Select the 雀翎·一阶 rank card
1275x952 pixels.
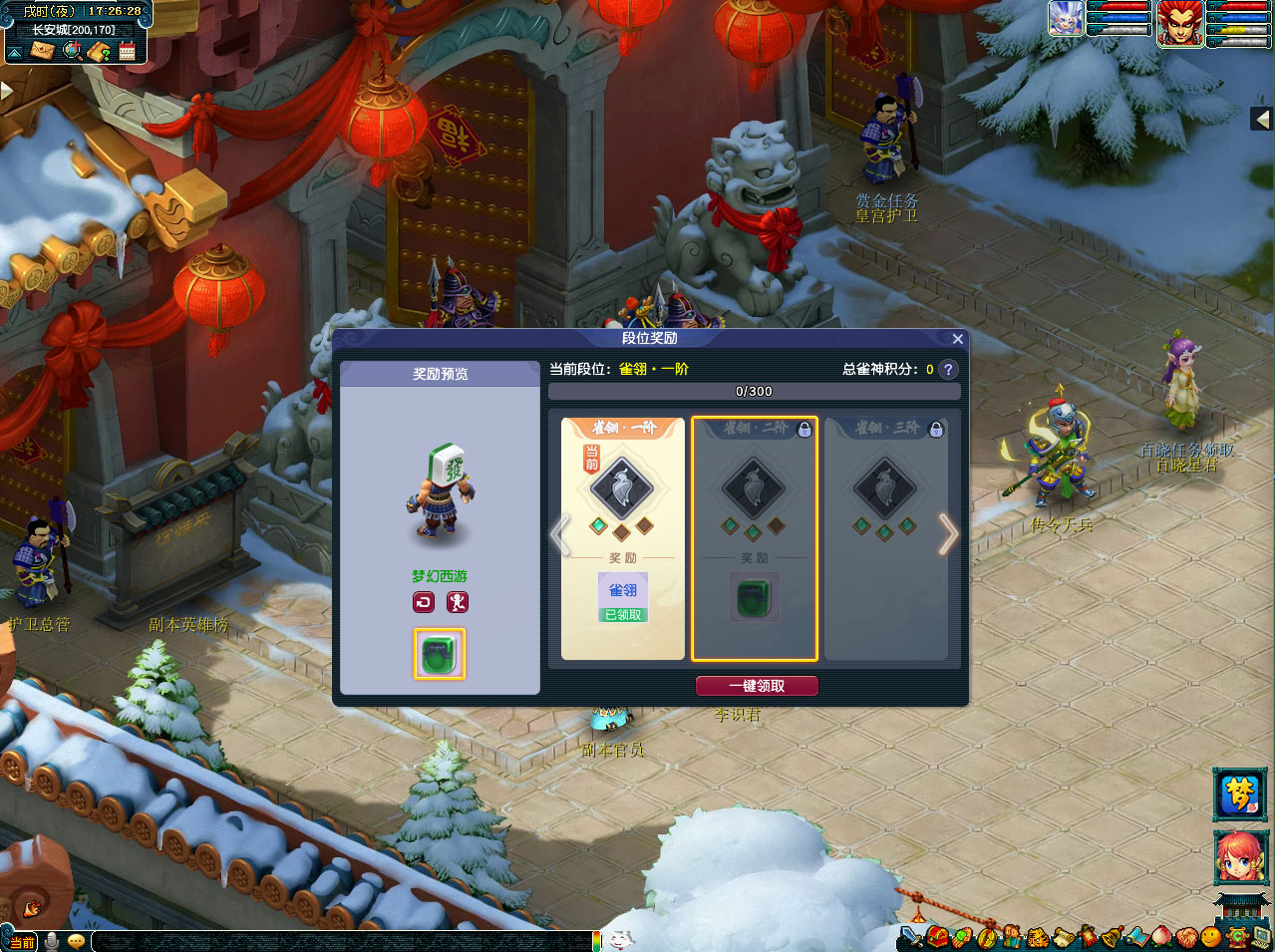(623, 538)
